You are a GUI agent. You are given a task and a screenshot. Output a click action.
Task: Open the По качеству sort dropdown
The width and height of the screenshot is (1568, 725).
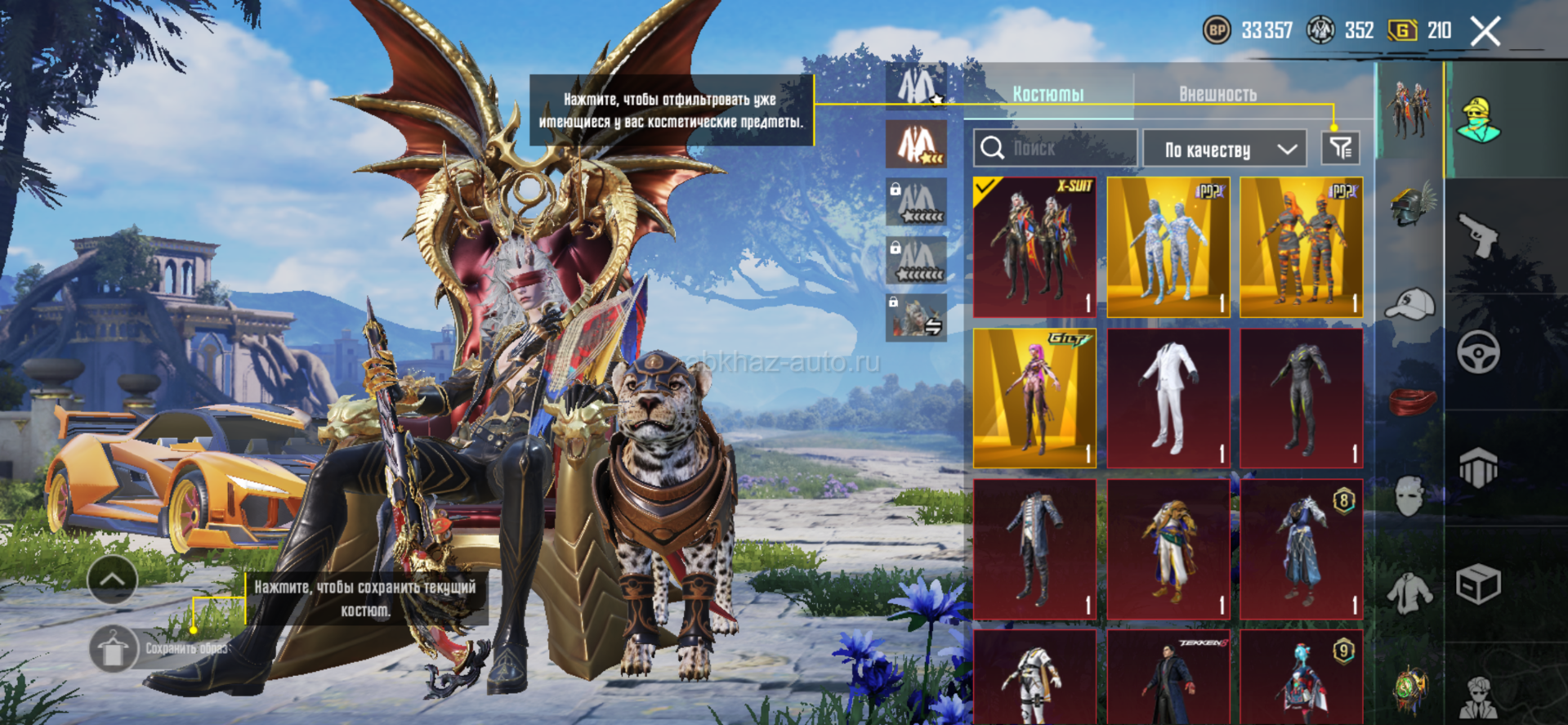1228,150
